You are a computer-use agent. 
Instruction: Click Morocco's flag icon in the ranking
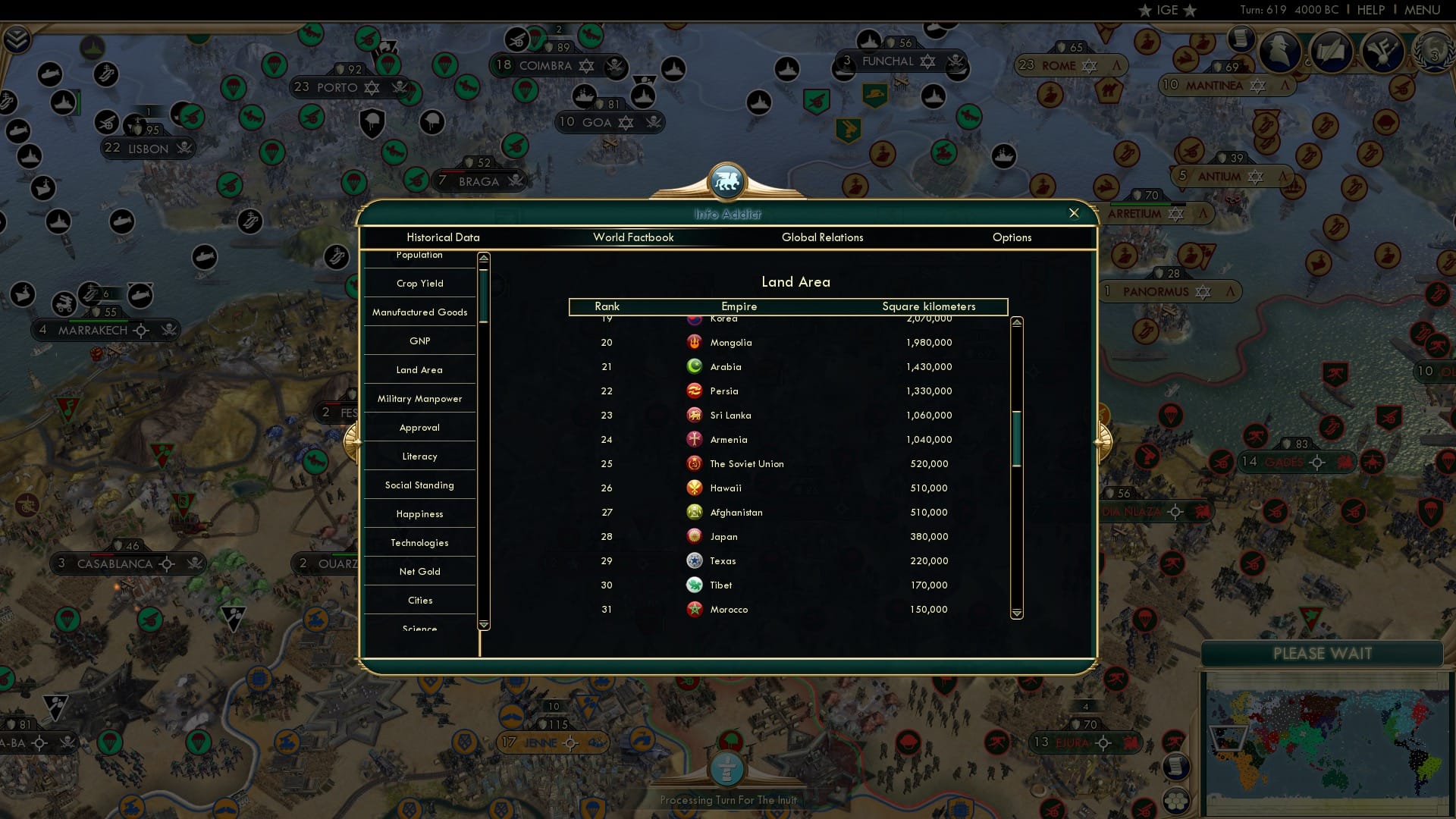pyautogui.click(x=695, y=609)
